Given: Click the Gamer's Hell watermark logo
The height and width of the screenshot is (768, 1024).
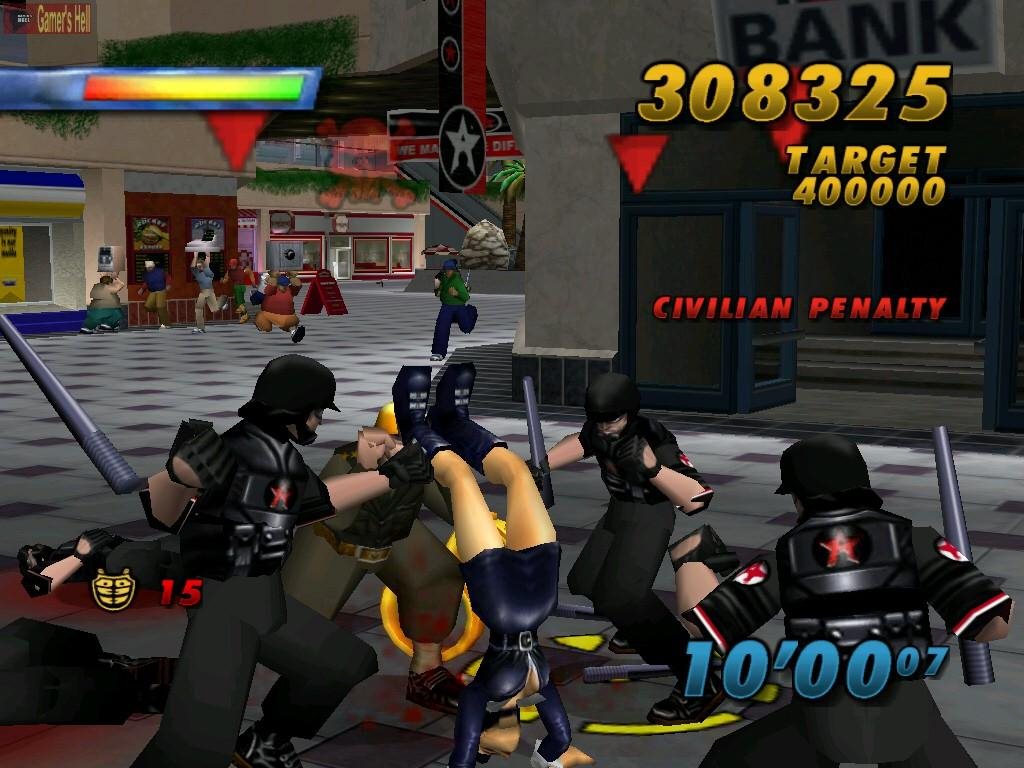Looking at the screenshot, I should coord(48,18).
